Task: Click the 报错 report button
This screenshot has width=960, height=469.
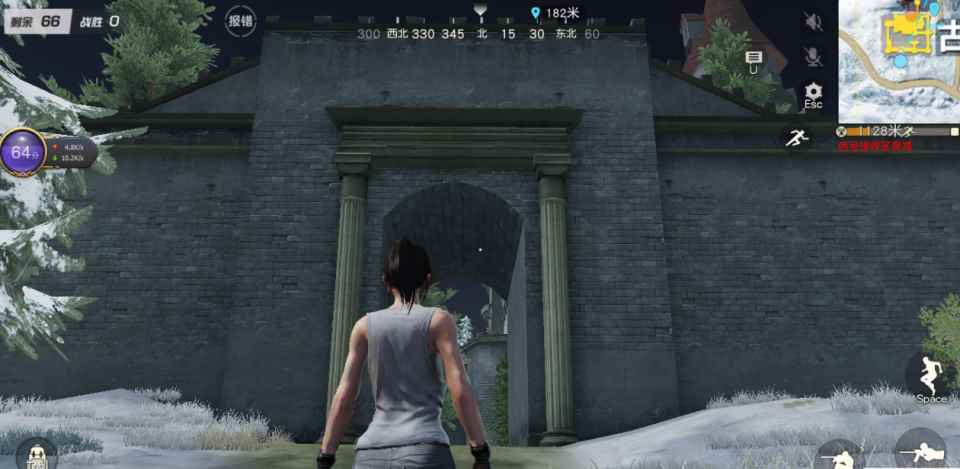Action: pos(240,20)
